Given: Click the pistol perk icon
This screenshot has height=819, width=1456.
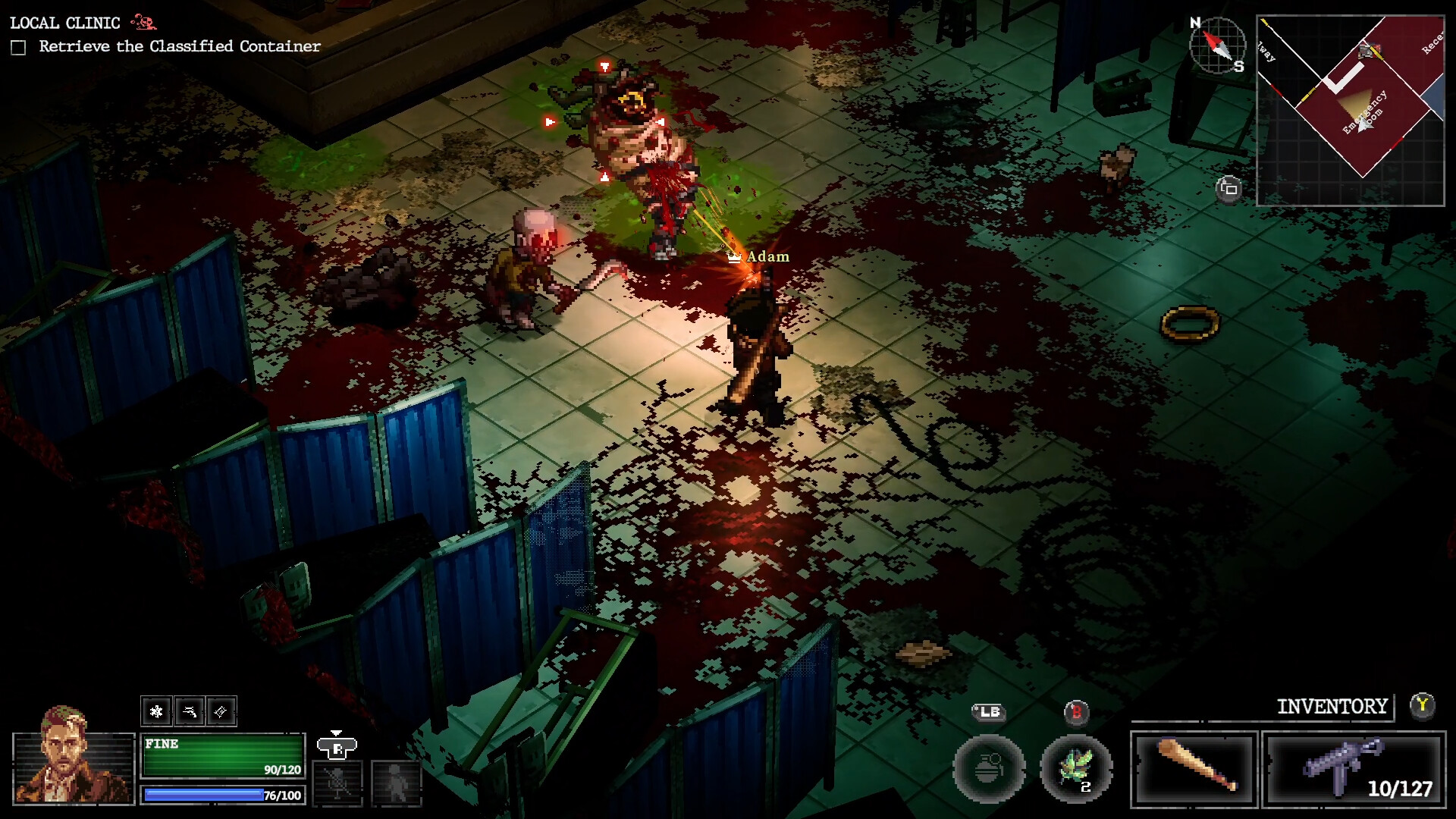Looking at the screenshot, I should coord(189,711).
